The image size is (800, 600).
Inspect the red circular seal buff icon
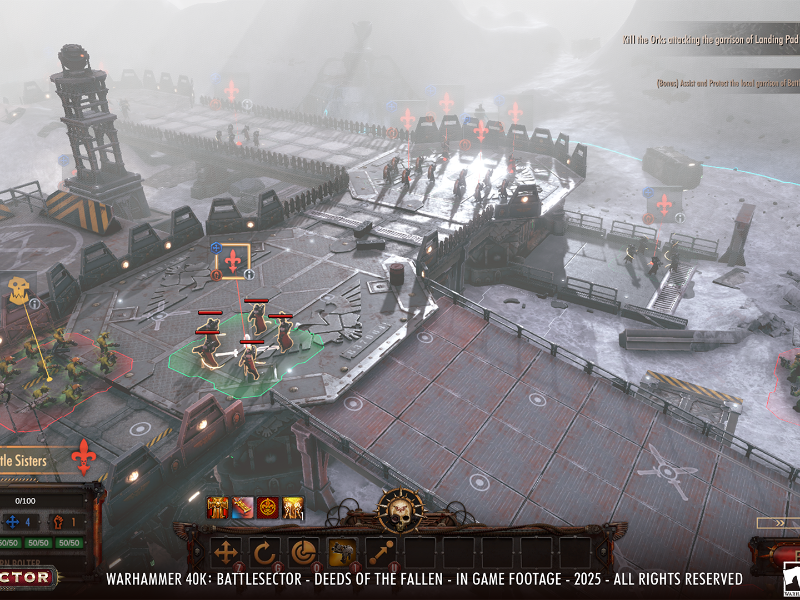(x=268, y=508)
